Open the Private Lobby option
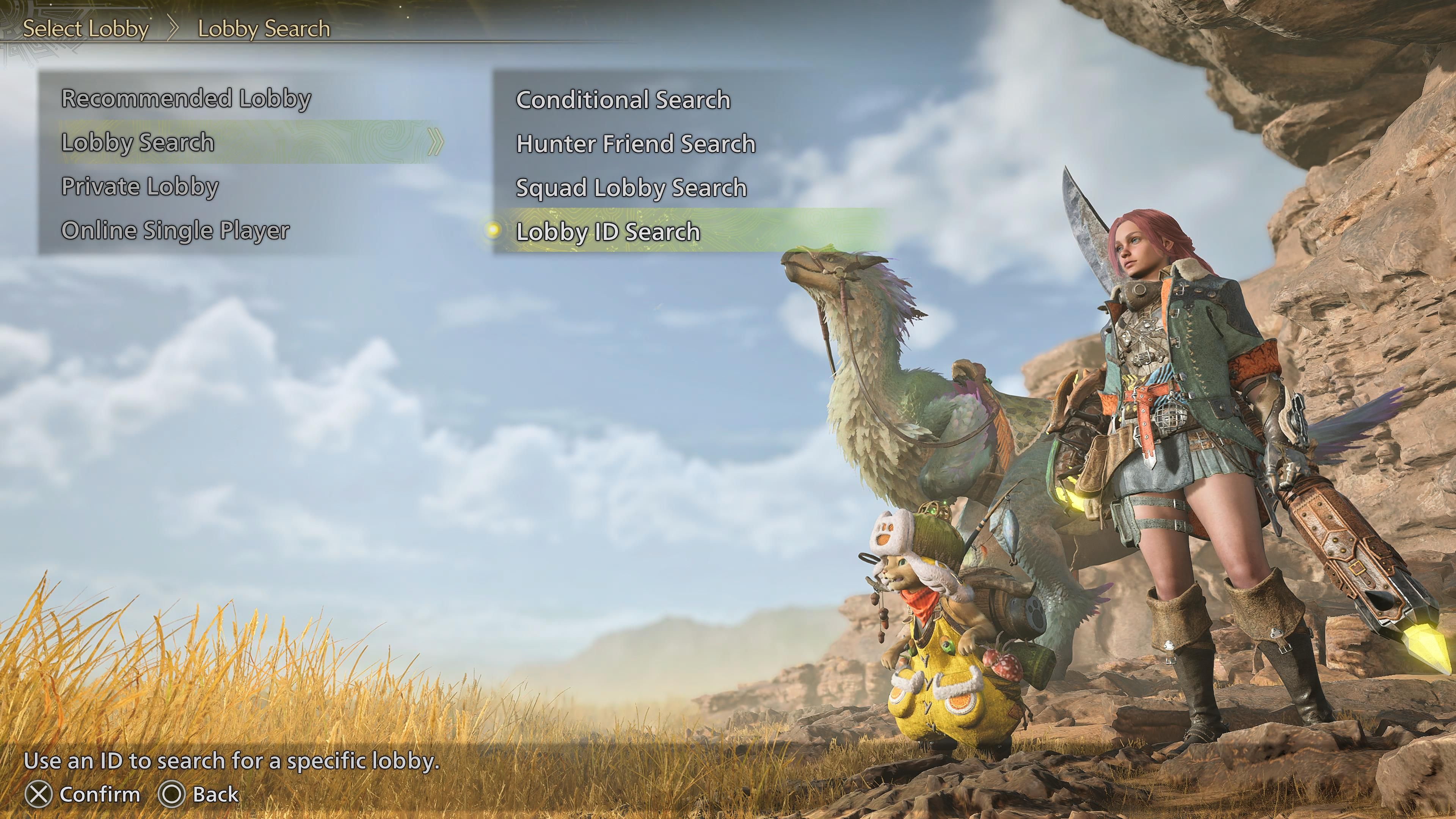Viewport: 1456px width, 819px height. (x=140, y=187)
